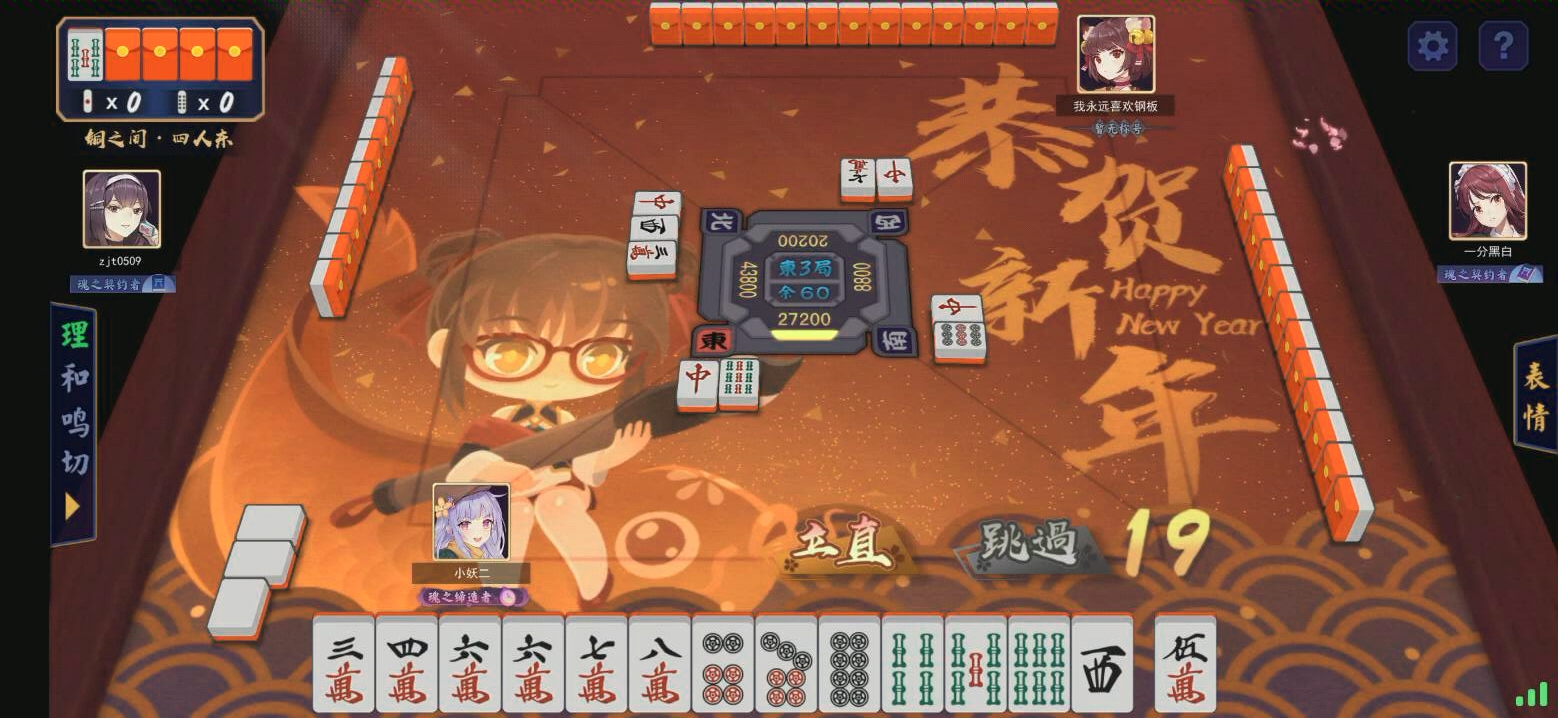Toggle the 鸣 no-call option
The image size is (1558, 718).
75,420
